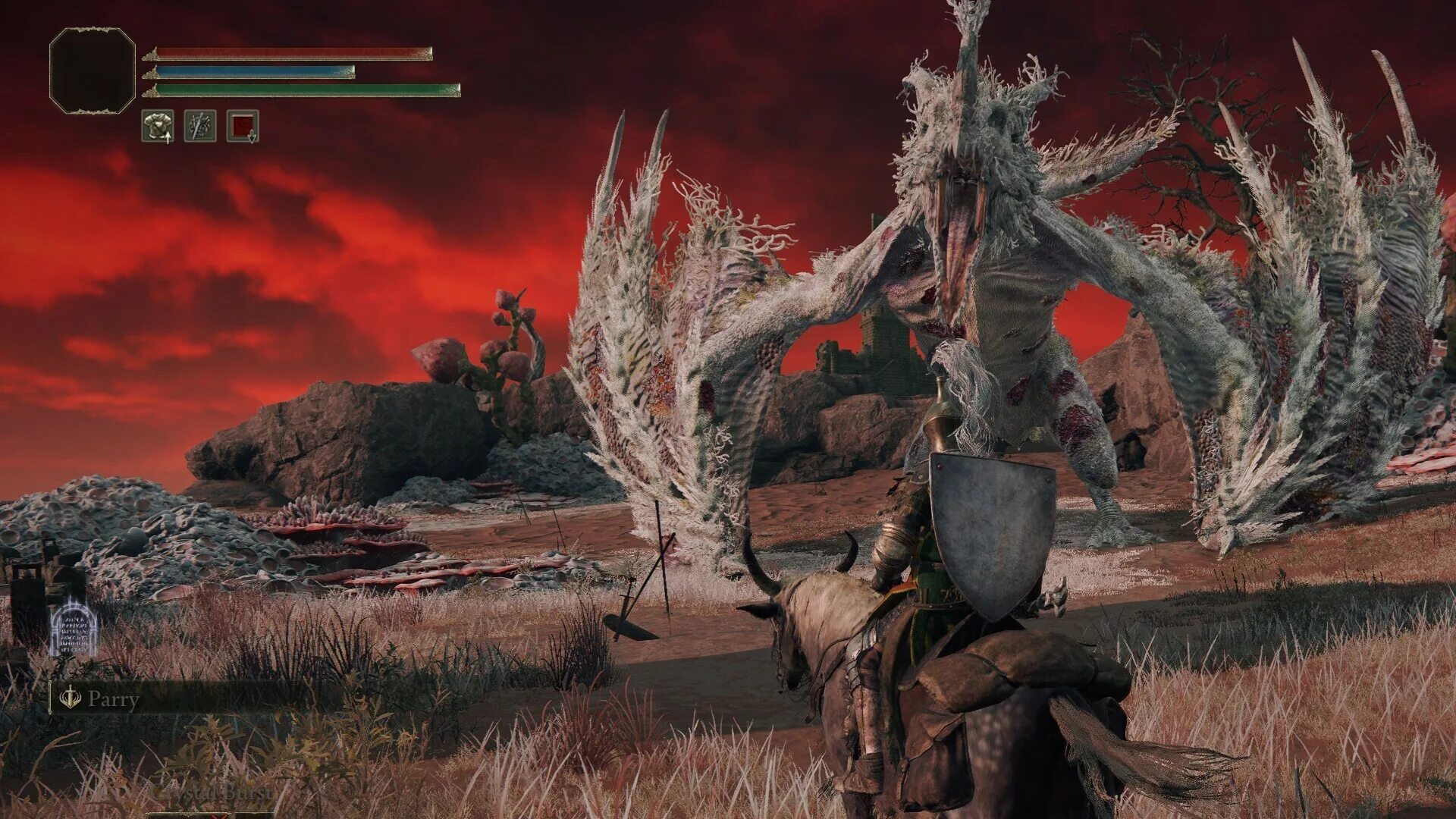Select the Crystal Burst spell label

[x=213, y=792]
